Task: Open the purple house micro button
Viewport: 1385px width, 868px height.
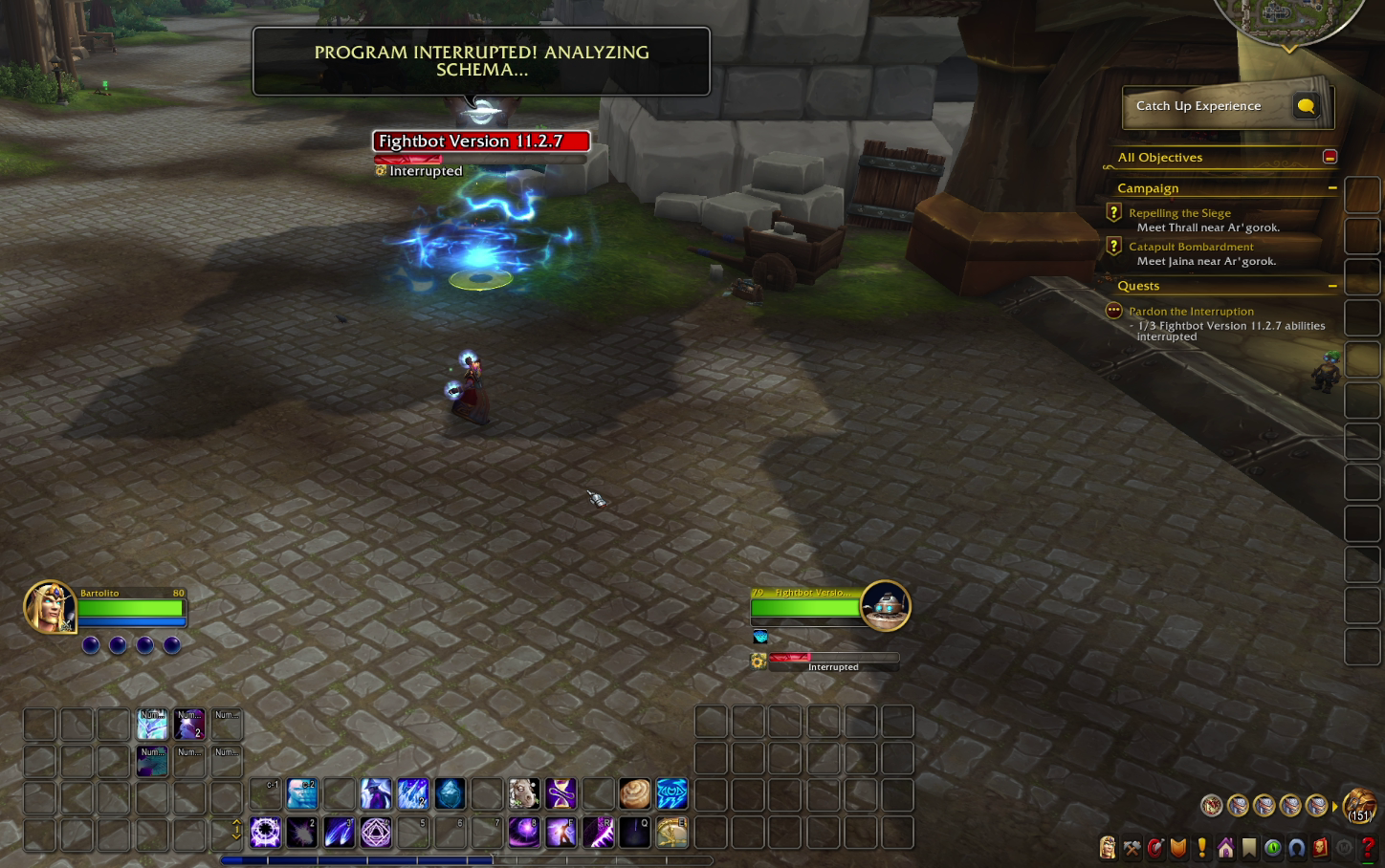Action: tap(1225, 848)
